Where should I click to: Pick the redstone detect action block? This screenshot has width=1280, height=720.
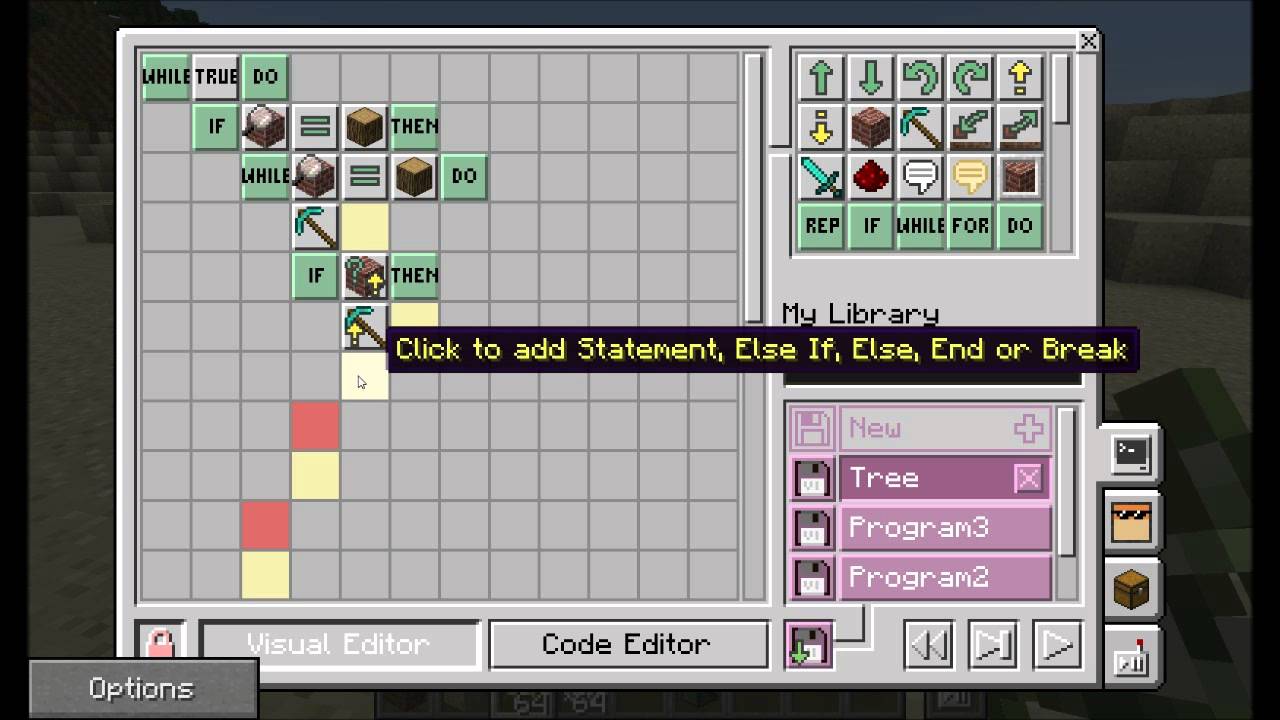coord(870,177)
